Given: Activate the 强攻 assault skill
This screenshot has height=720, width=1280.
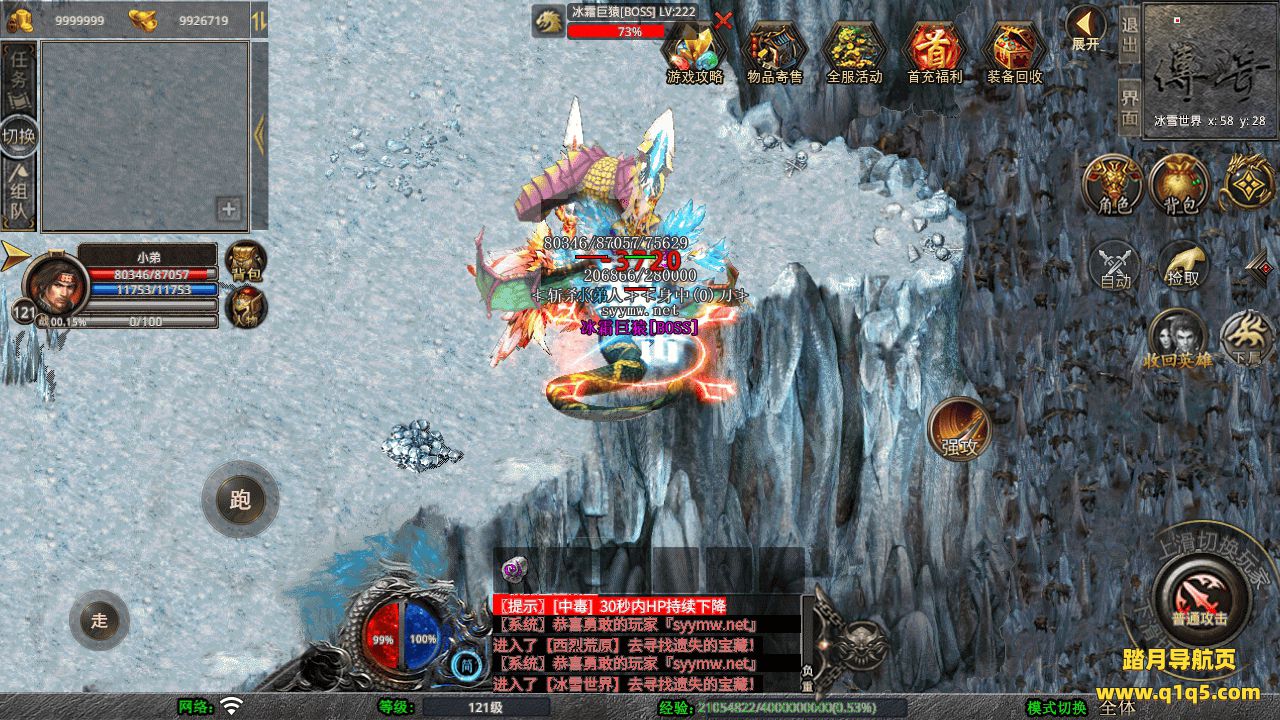Looking at the screenshot, I should [960, 429].
